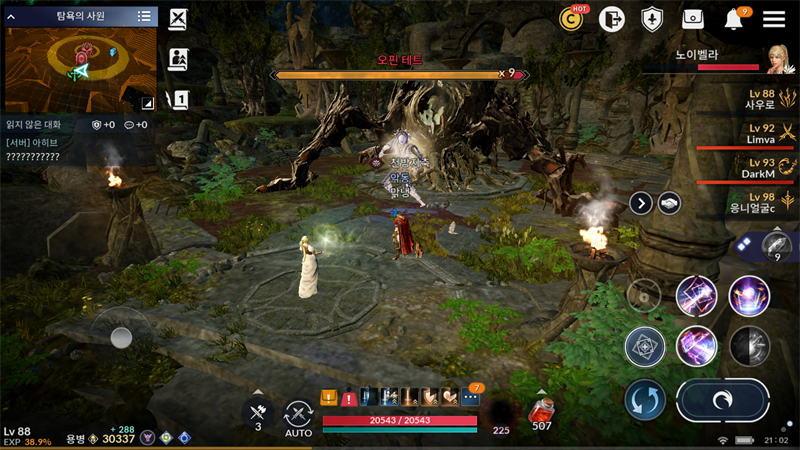Open the gold coin shop marked HOT
Screen dimensions: 800x450
[572, 18]
